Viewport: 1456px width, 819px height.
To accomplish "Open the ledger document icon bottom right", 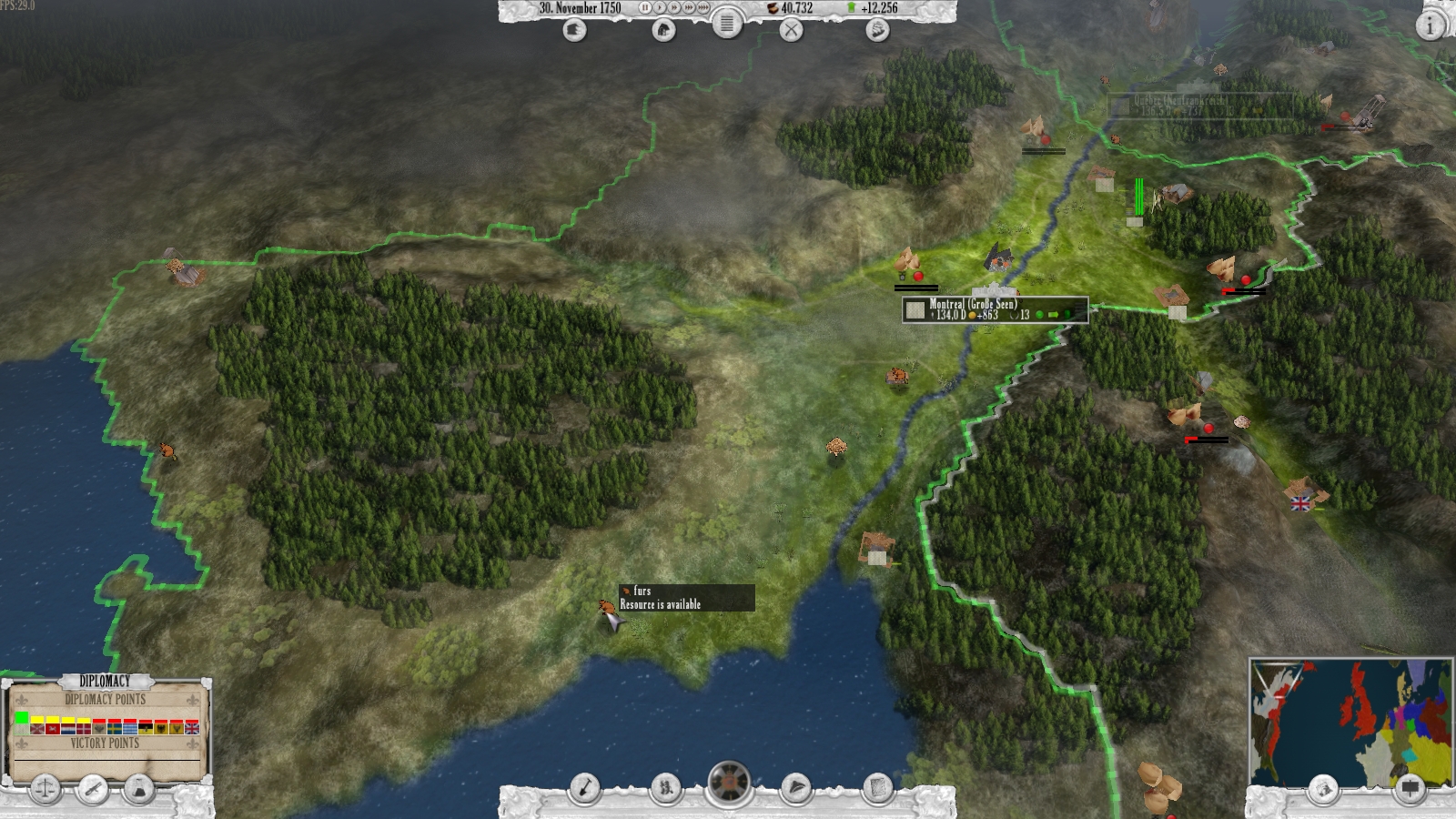I will tap(878, 790).
